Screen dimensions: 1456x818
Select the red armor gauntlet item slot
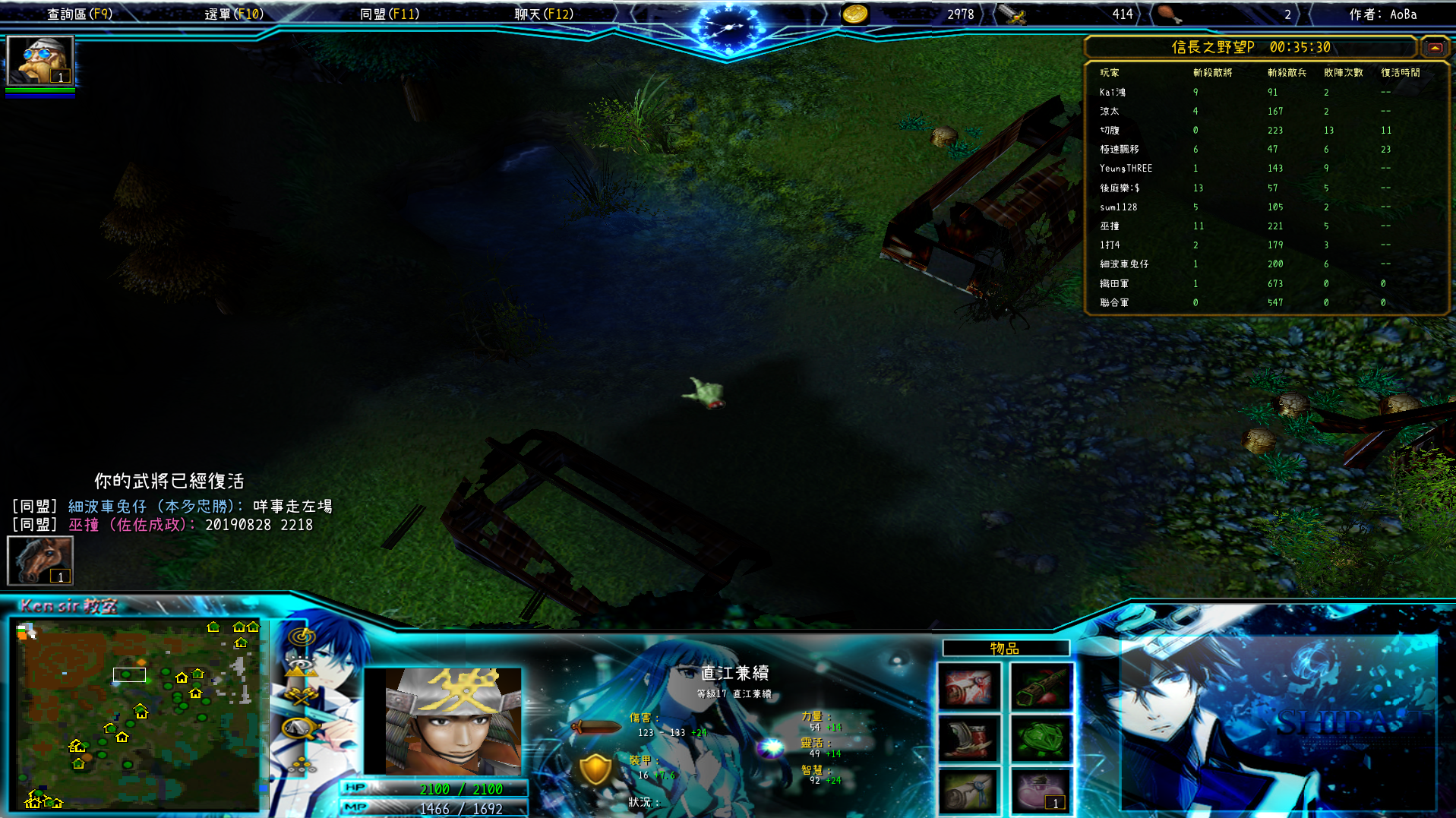(968, 738)
